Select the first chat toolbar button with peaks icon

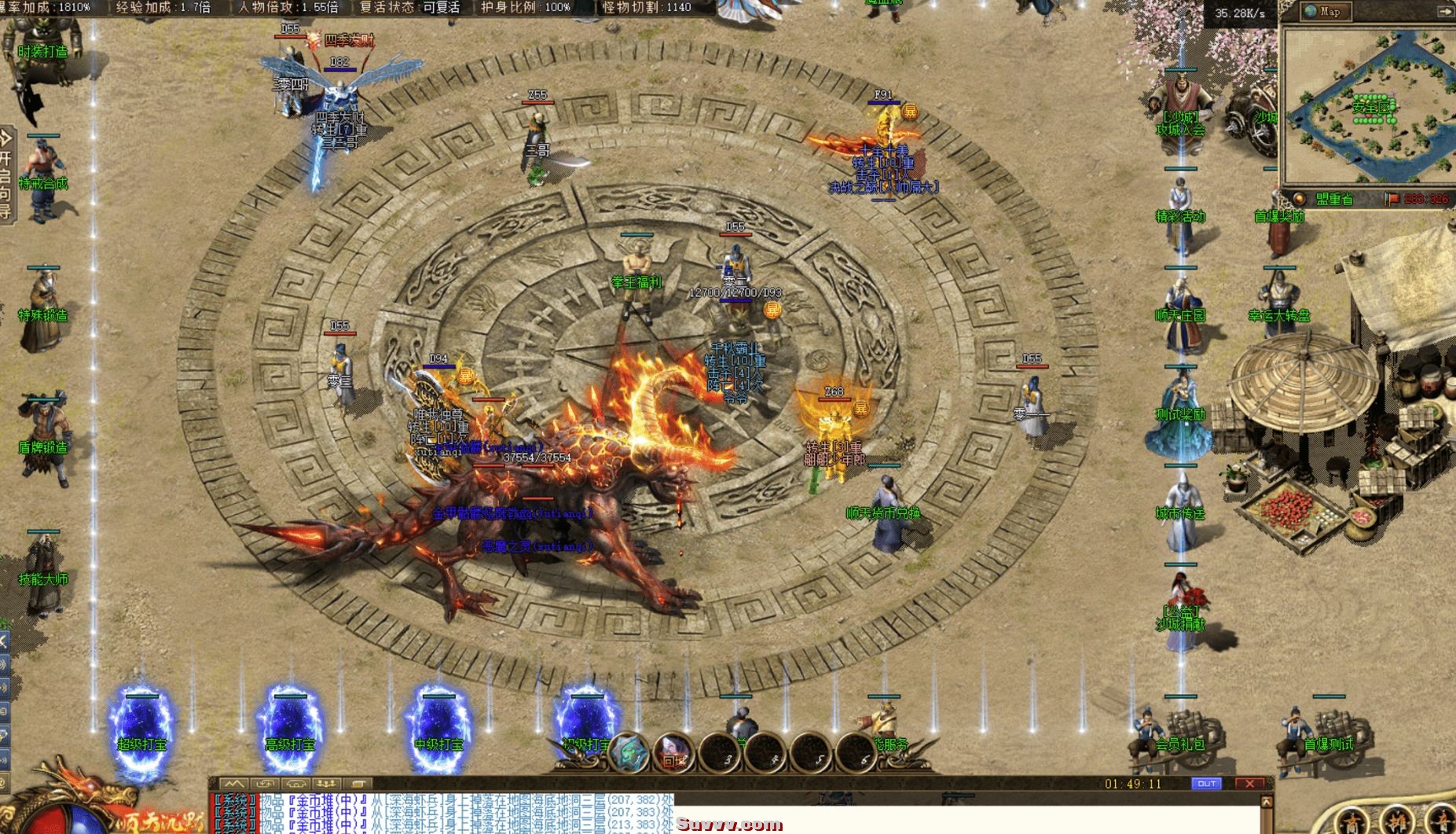point(233,784)
